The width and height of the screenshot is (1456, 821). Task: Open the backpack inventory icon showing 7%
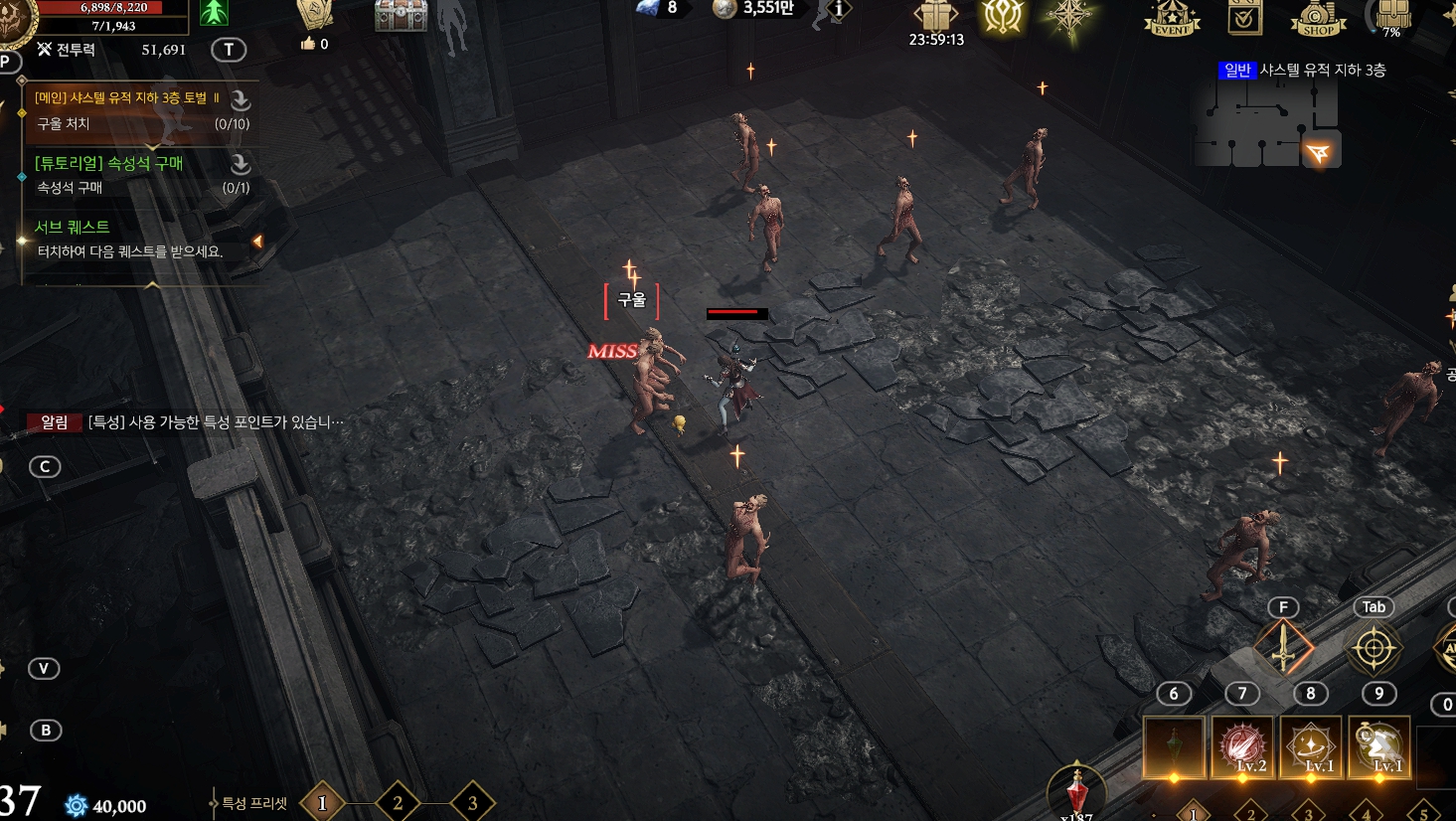click(1393, 17)
